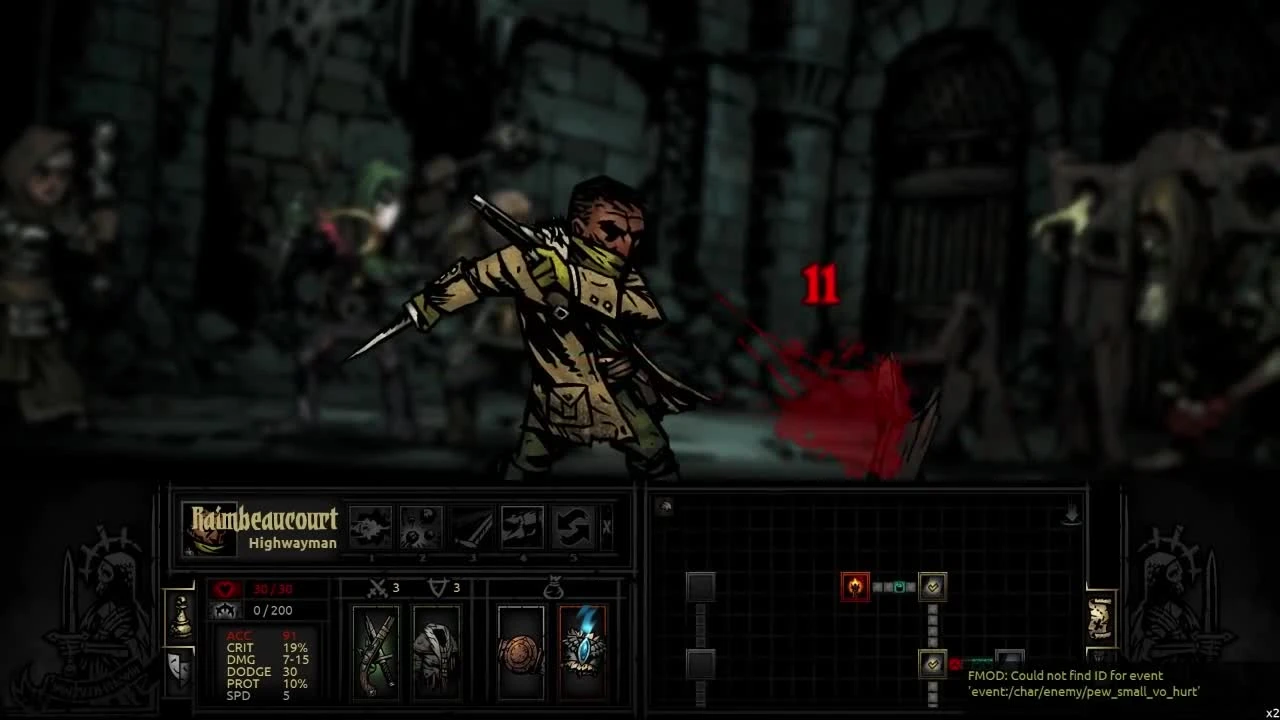Click the x marker after skill slot five

tap(605, 525)
